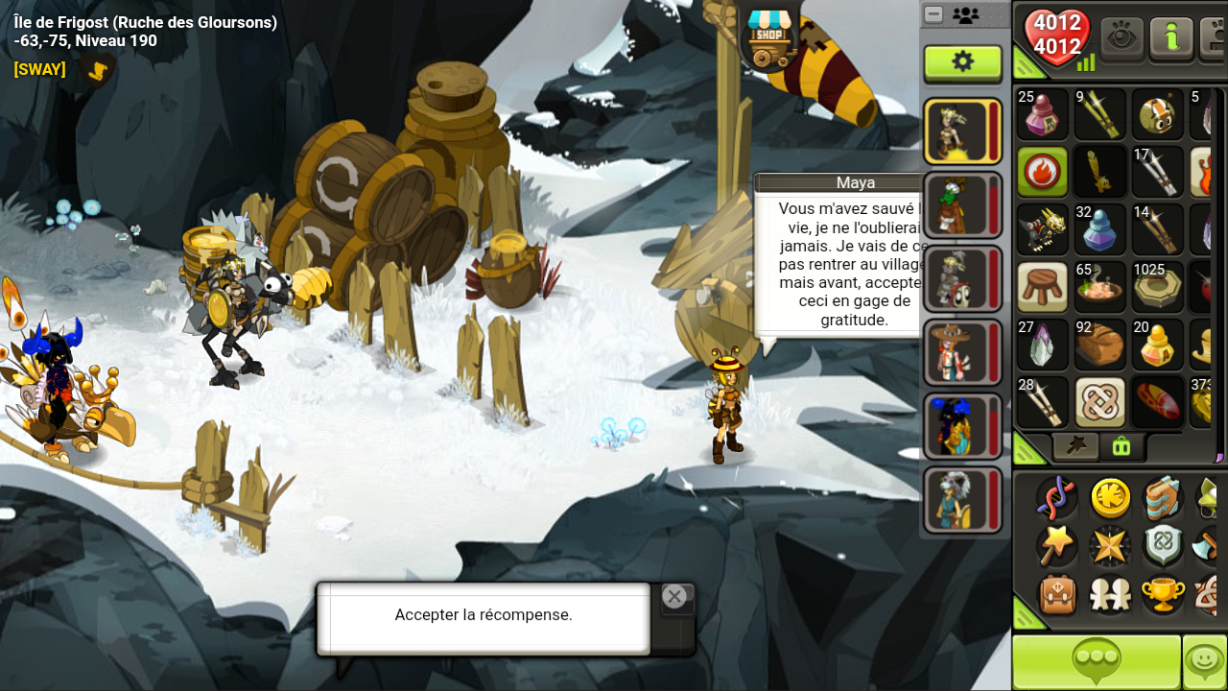Open the Shop cart icon
Viewport: 1228px width, 691px height.
coord(768,37)
